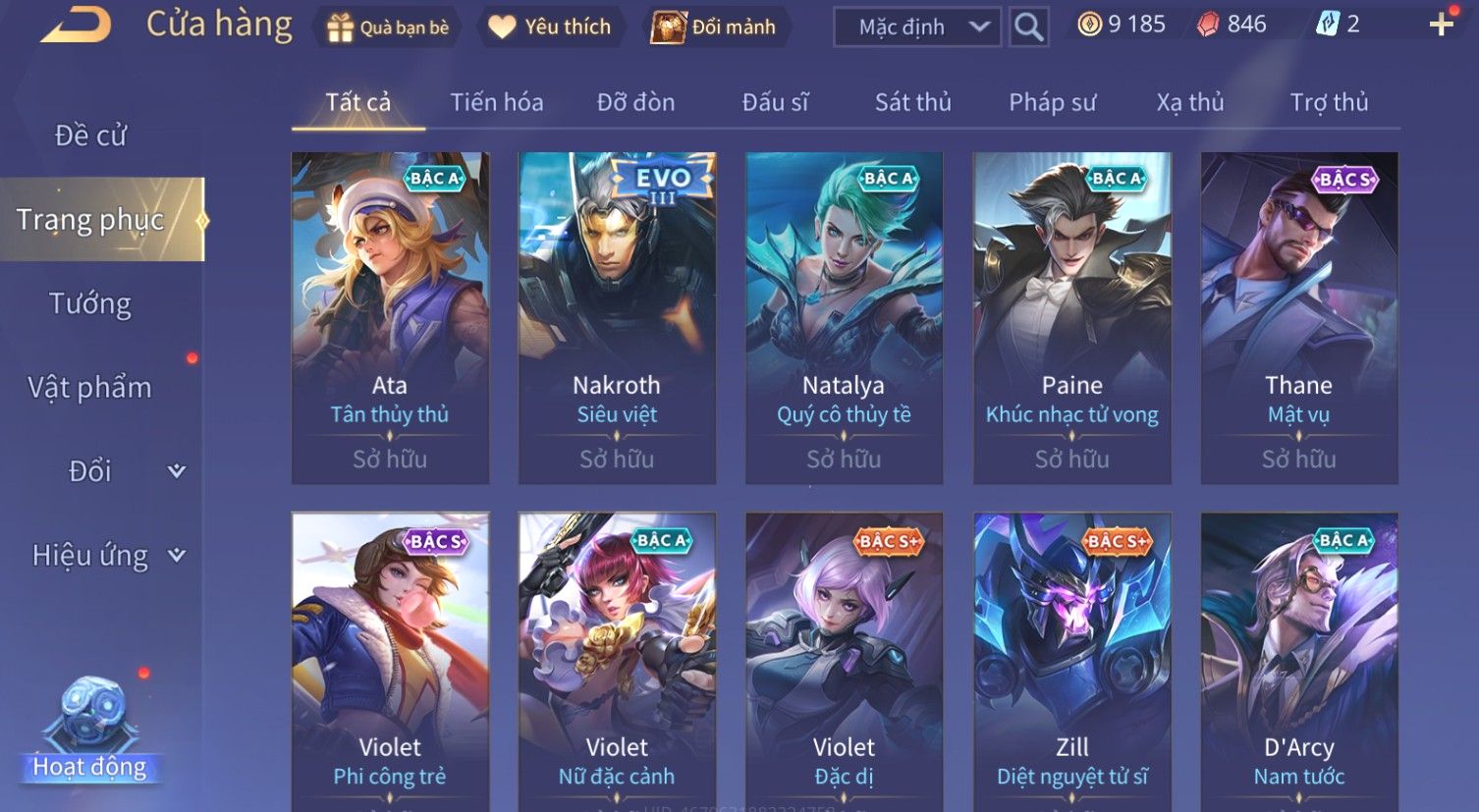The width and height of the screenshot is (1479, 812).
Task: Choose the Trợ thủ tab
Action: click(x=1328, y=102)
